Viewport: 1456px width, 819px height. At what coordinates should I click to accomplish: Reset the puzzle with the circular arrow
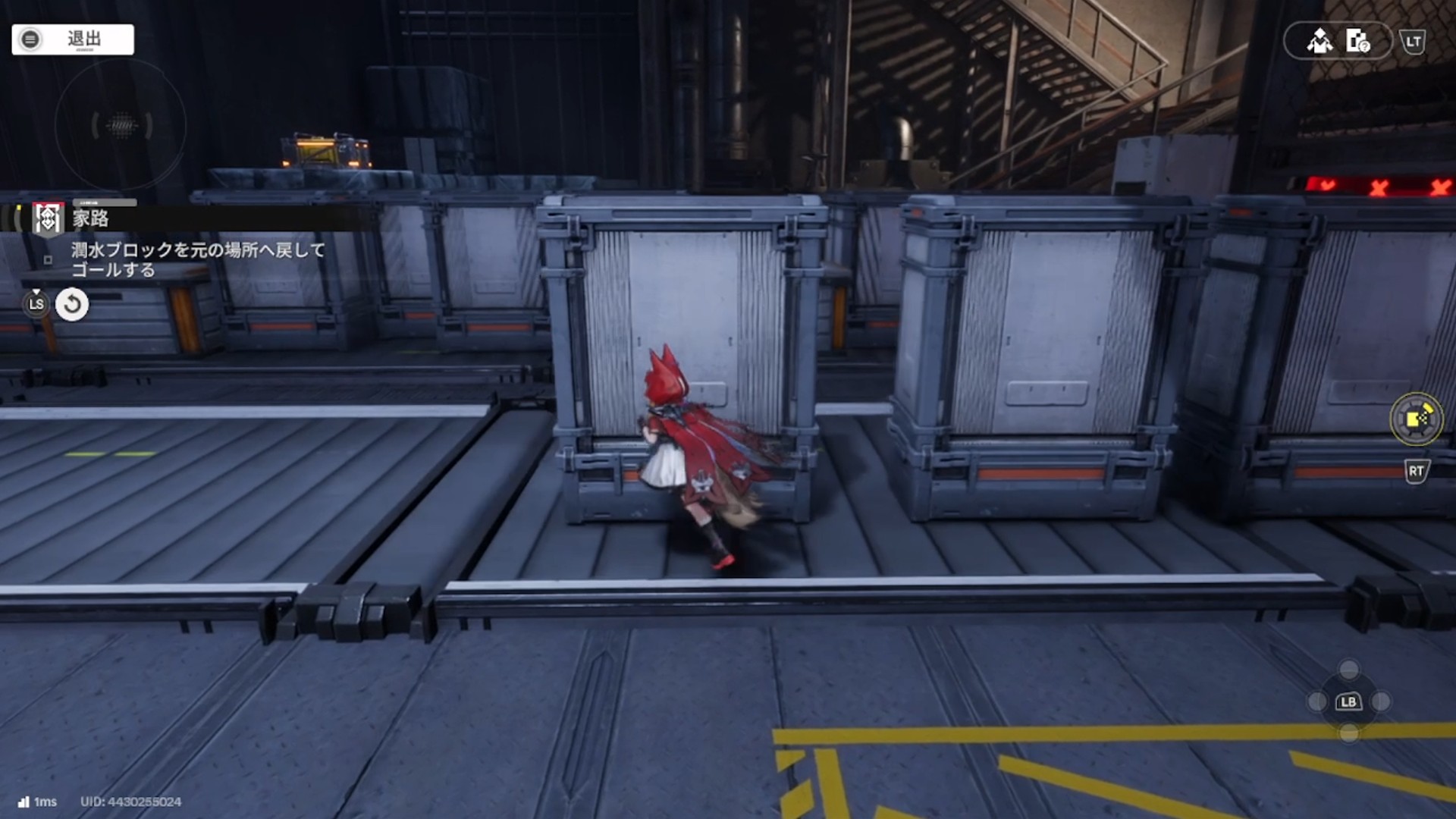coord(72,305)
